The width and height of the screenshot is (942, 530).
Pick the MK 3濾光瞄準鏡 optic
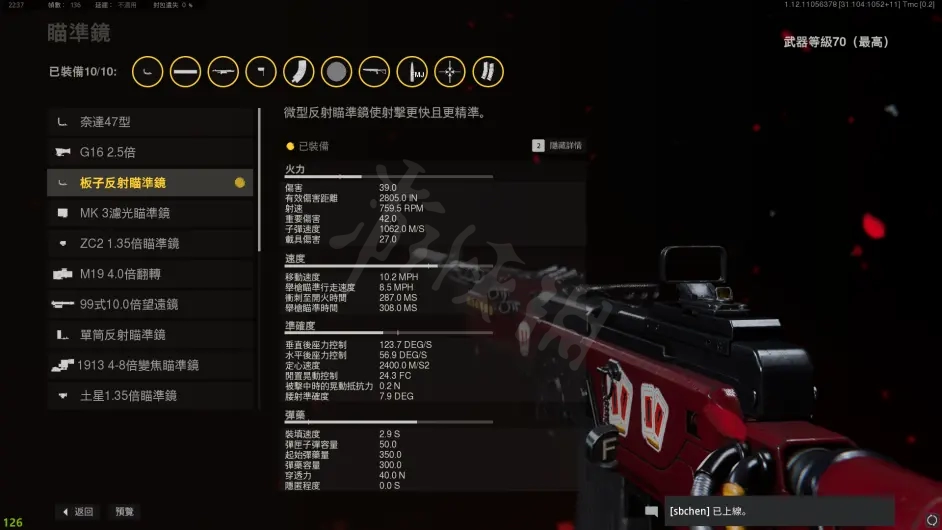150,213
